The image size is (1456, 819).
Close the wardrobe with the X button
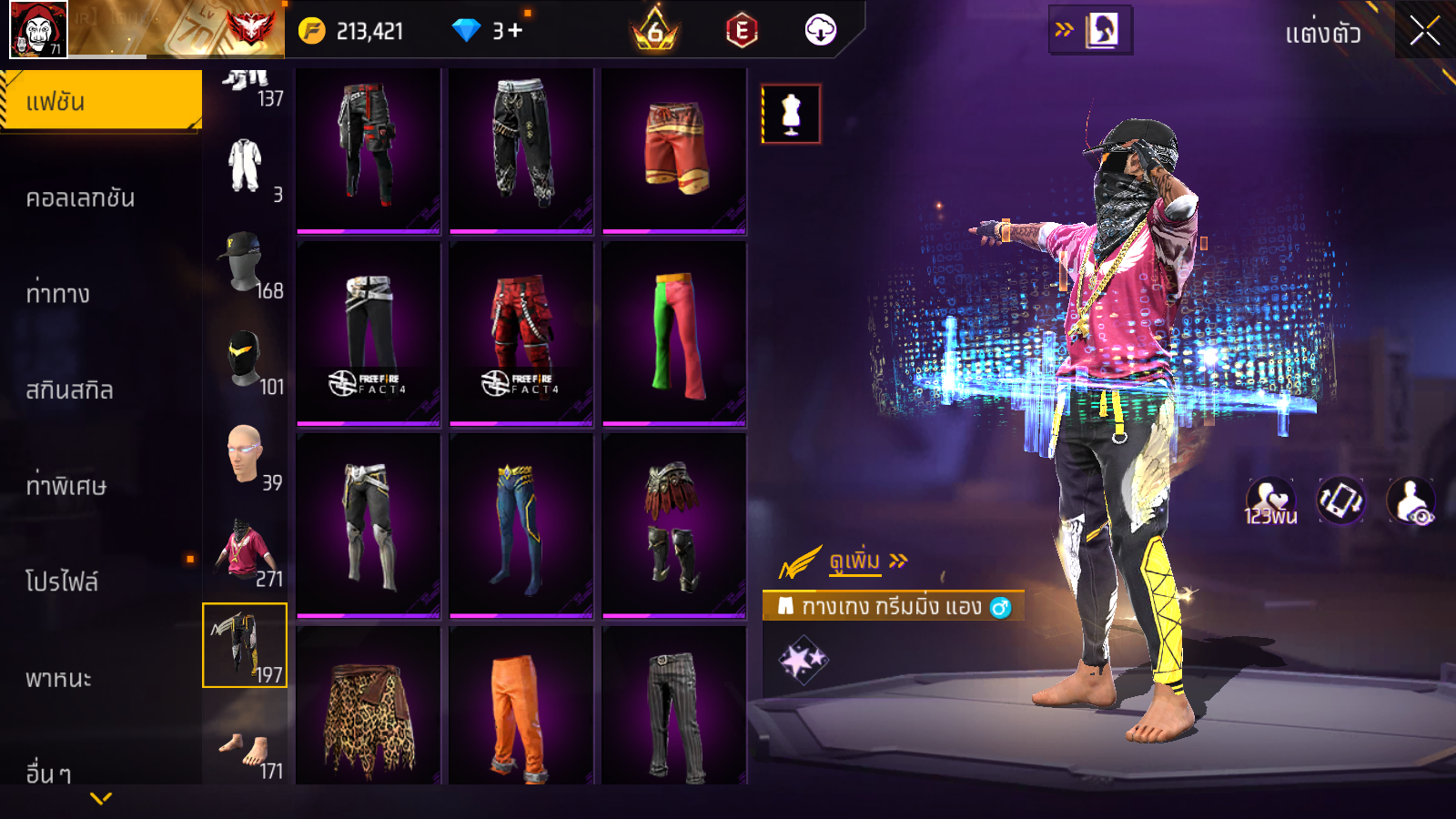[1424, 32]
